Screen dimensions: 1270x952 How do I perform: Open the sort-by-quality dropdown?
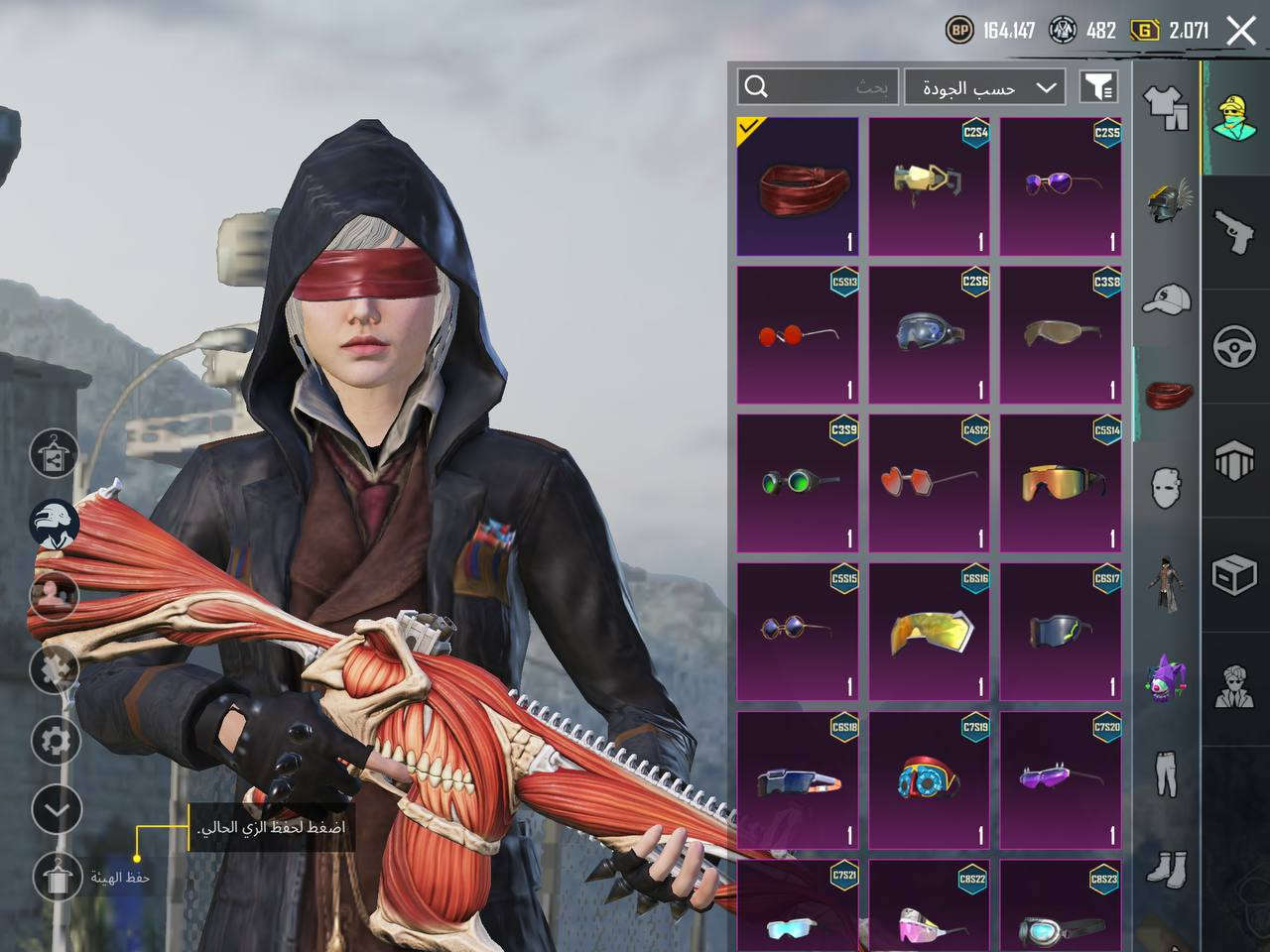(985, 87)
